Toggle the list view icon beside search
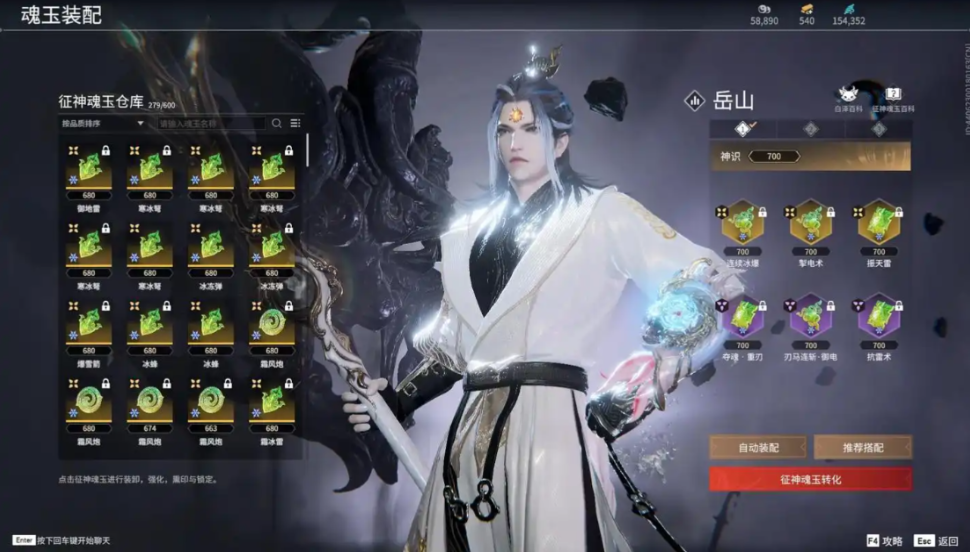 pyautogui.click(x=296, y=123)
